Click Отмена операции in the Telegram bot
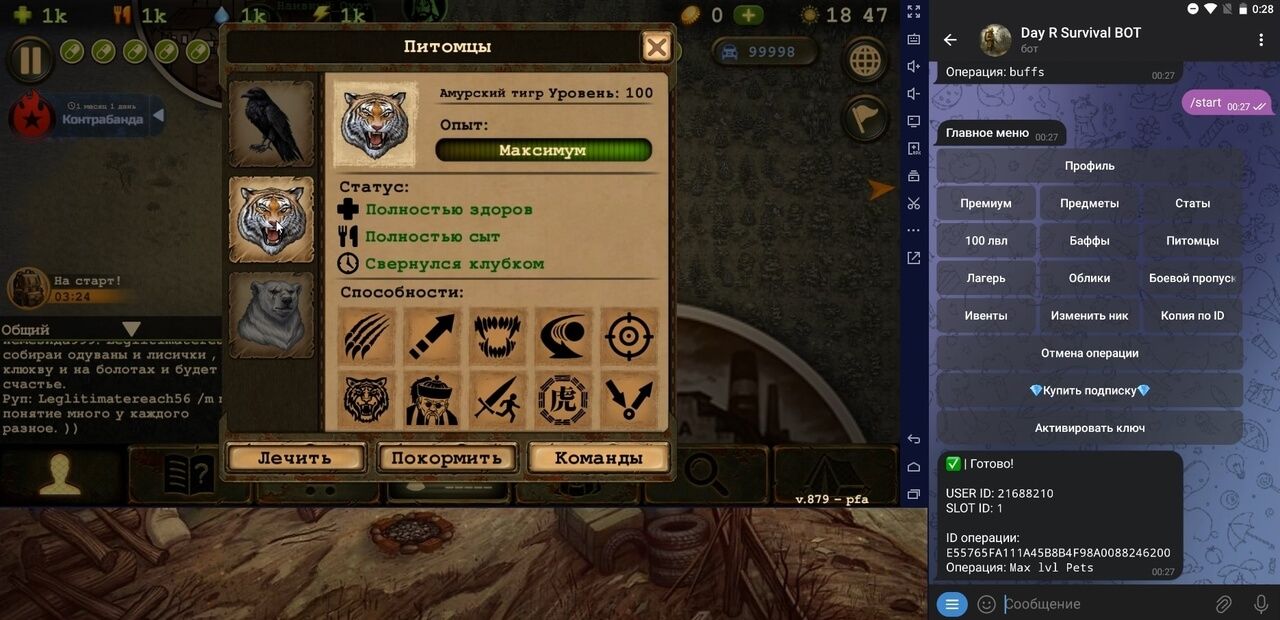The height and width of the screenshot is (620, 1280). pyautogui.click(x=1089, y=353)
